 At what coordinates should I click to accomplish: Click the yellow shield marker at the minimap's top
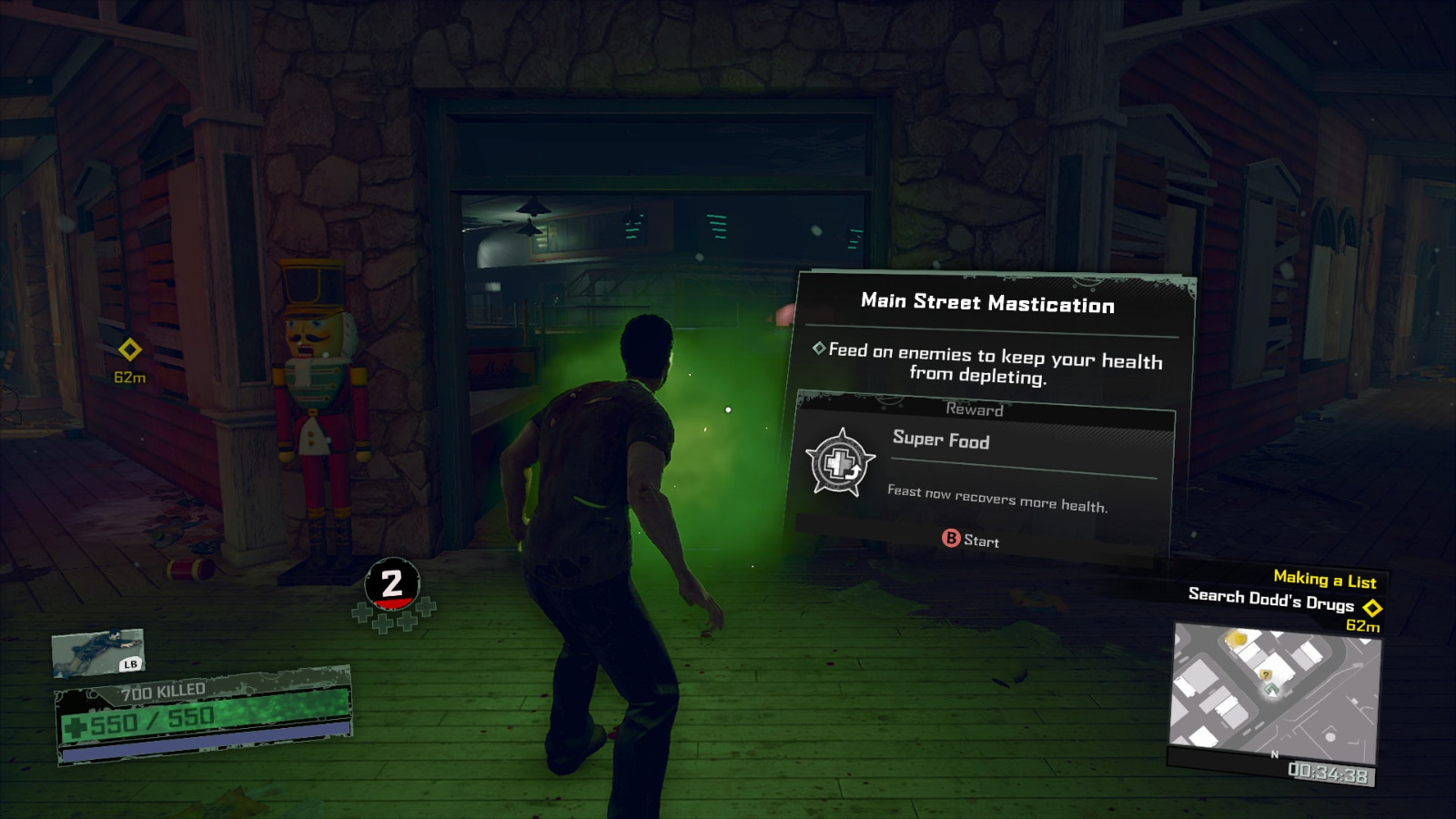[1238, 639]
